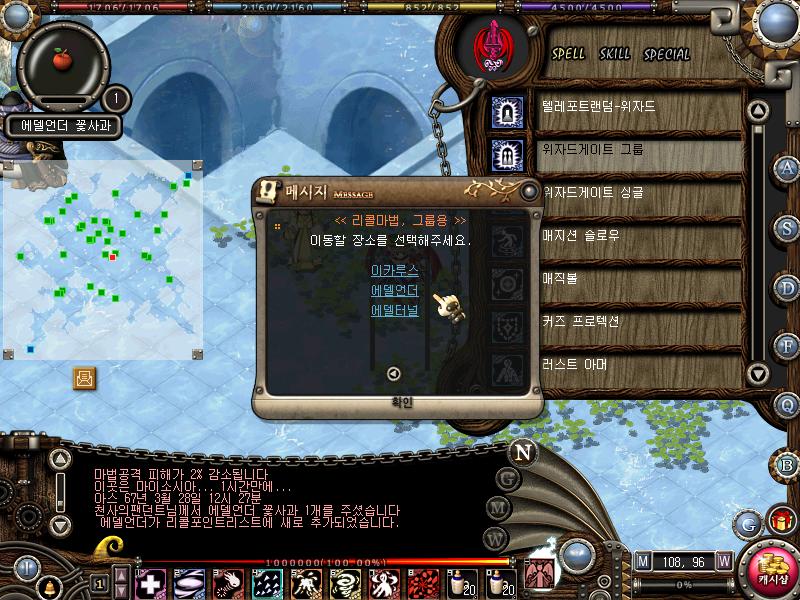Activate the white cross heal hotbar skill
The width and height of the screenshot is (800, 600).
point(150,582)
